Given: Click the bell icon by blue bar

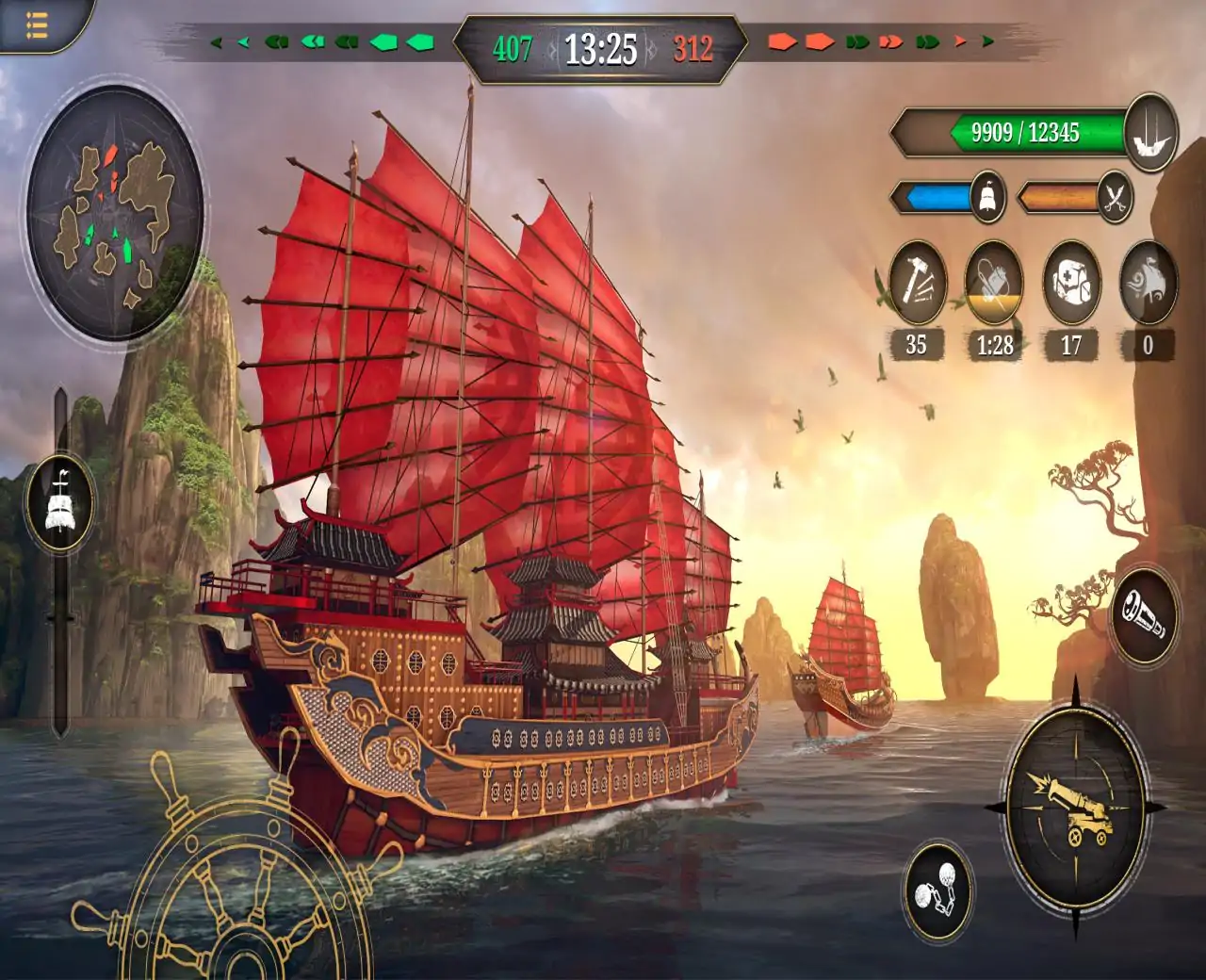Looking at the screenshot, I should [987, 198].
